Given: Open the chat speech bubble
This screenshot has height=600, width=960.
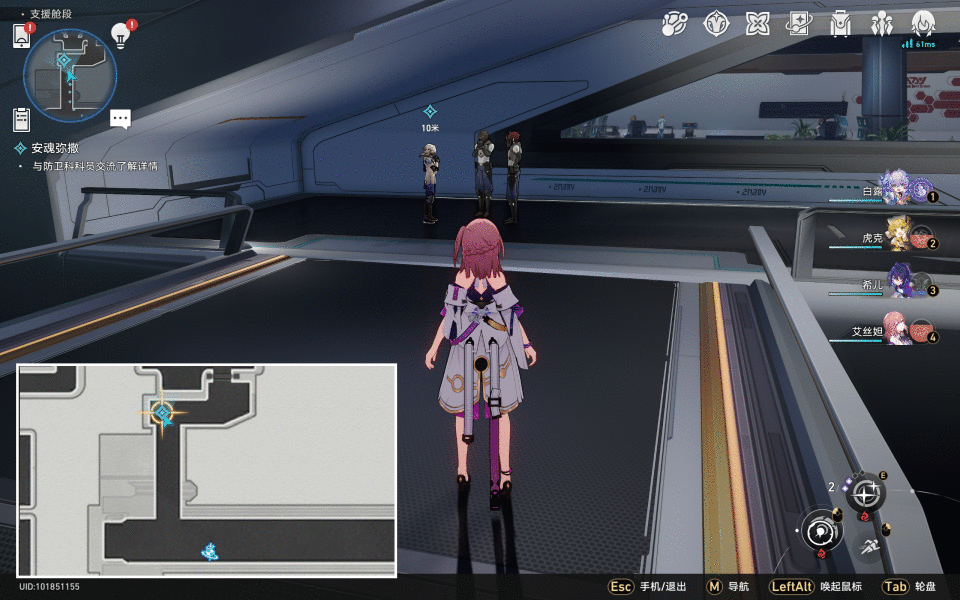Looking at the screenshot, I should (121, 119).
